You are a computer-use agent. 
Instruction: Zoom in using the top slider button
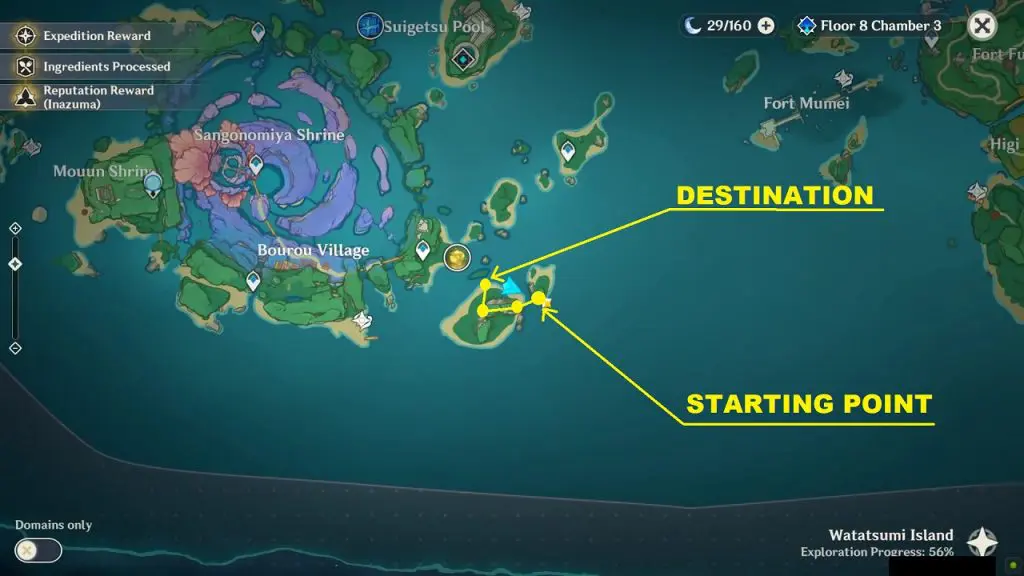coord(15,229)
